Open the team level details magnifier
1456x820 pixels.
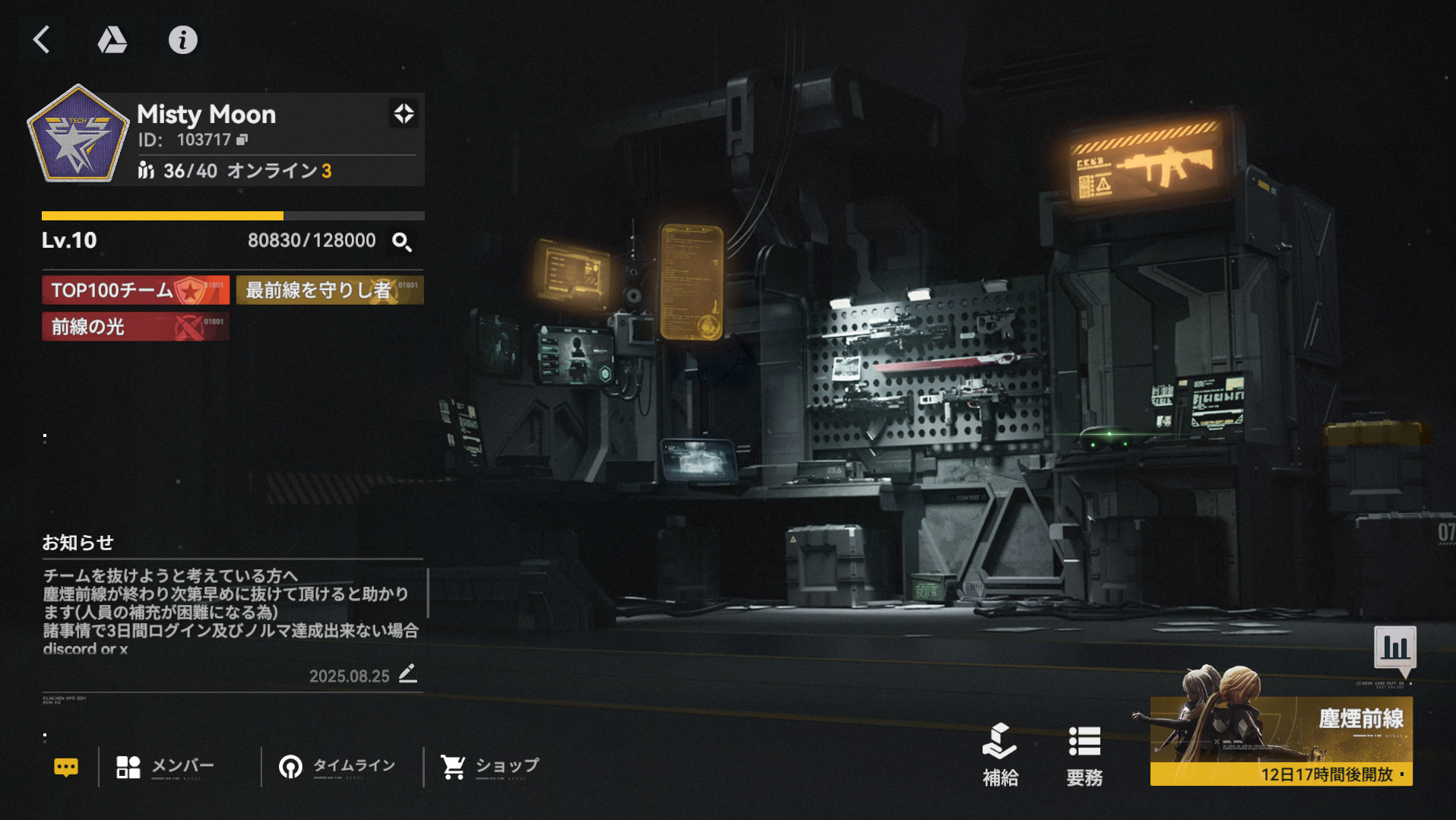[402, 242]
